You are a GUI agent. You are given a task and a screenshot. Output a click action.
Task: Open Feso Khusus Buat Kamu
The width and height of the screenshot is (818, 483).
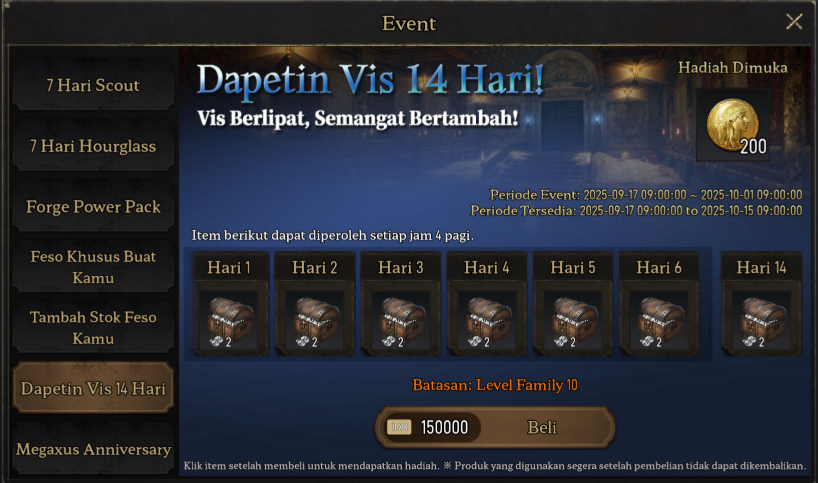92,267
